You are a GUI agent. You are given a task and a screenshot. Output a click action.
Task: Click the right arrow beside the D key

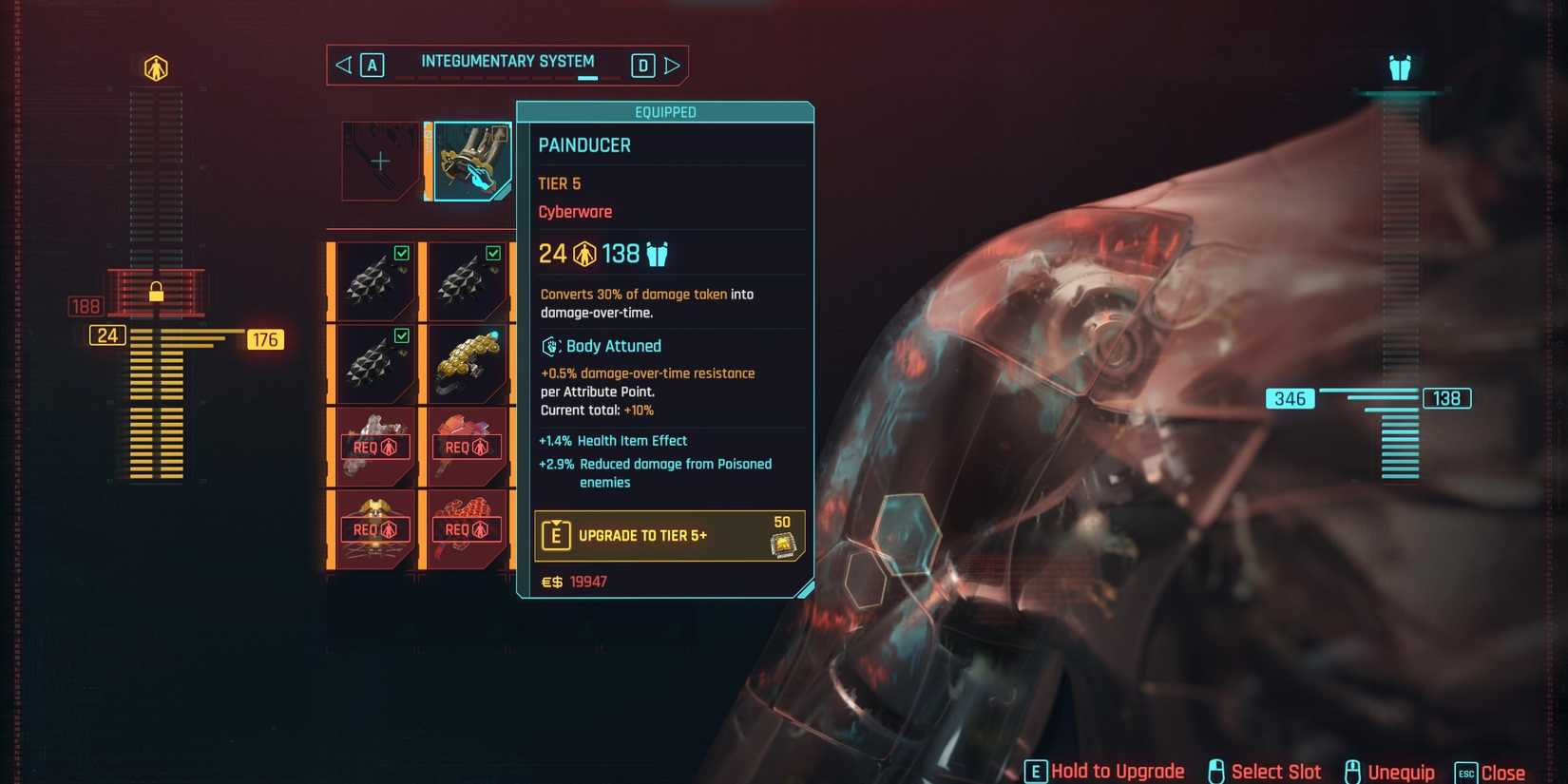673,65
